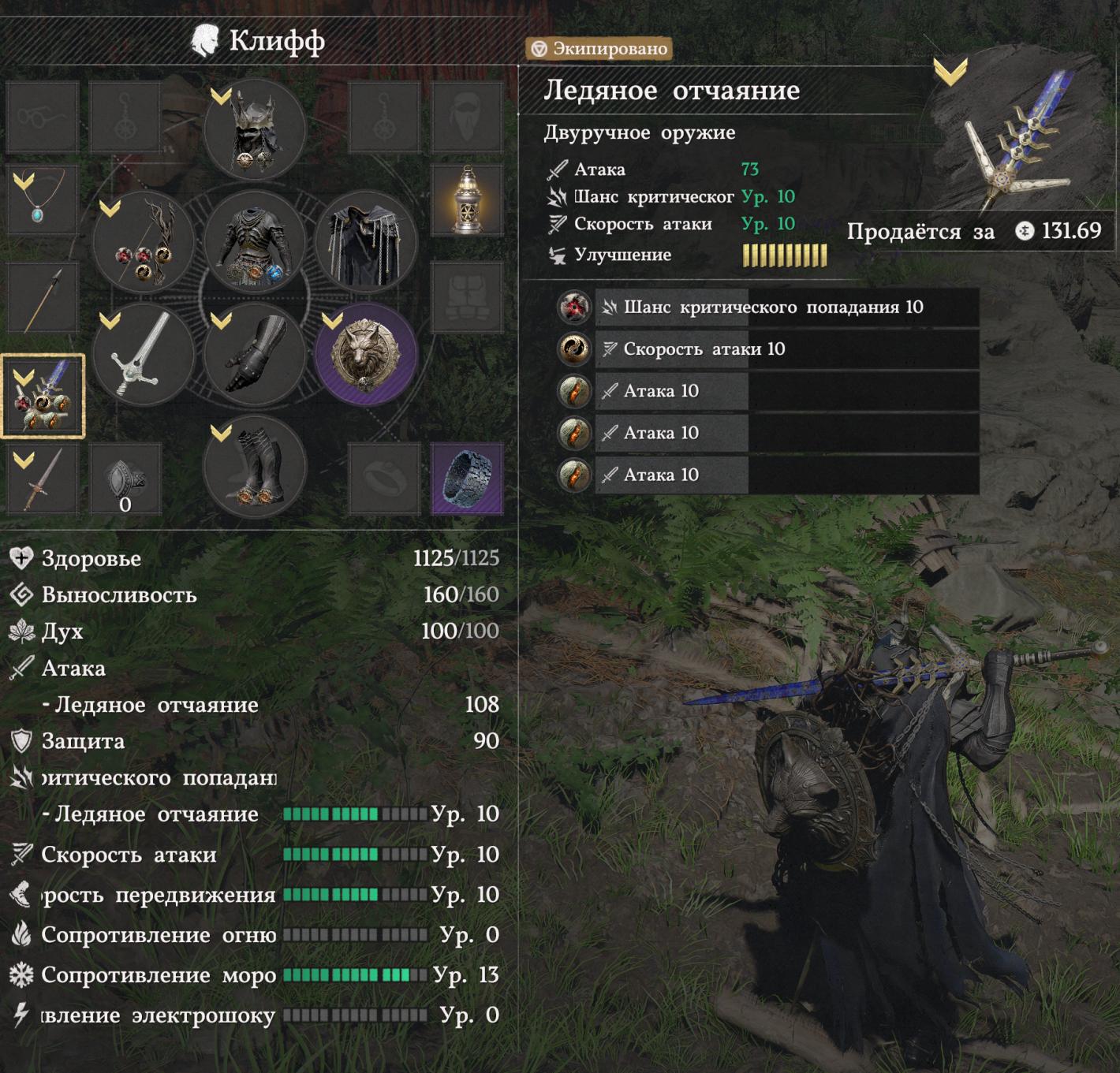This screenshot has width=1120, height=1073.
Task: Select the armored gloves slot
Action: click(255, 355)
